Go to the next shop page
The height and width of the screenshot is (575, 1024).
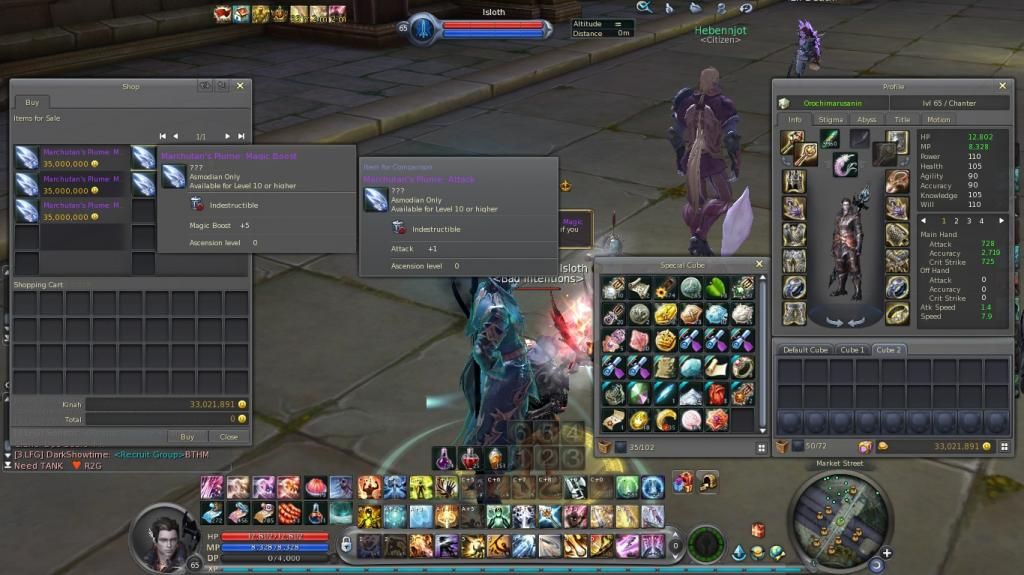227,136
